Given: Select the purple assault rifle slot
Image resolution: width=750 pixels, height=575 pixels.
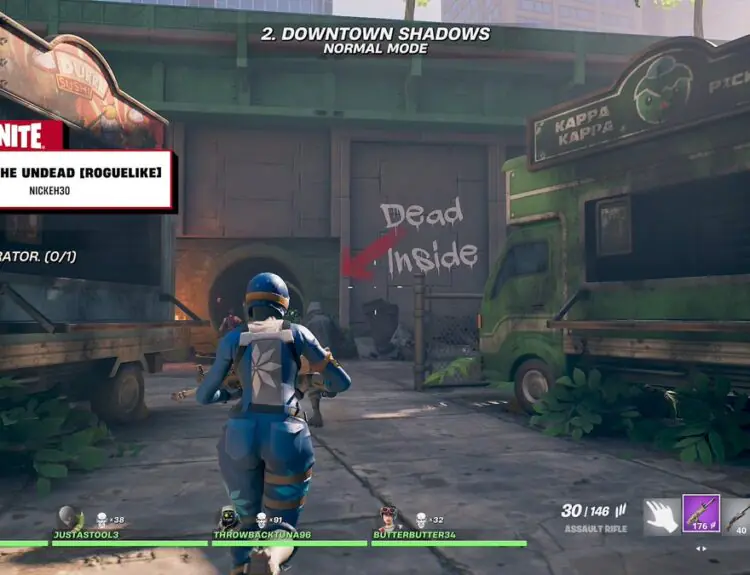Looking at the screenshot, I should [x=701, y=514].
